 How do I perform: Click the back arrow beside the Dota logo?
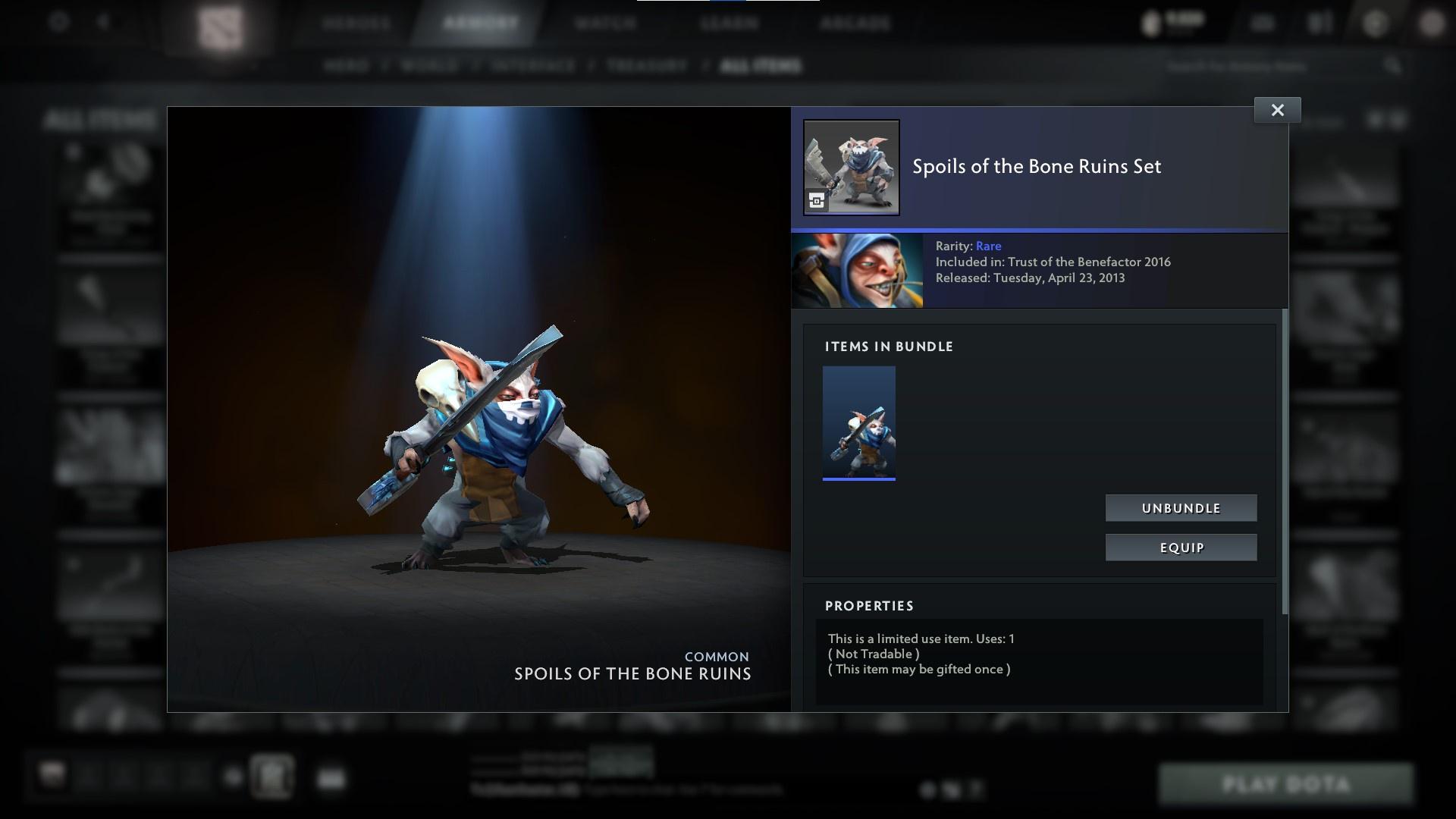(102, 23)
